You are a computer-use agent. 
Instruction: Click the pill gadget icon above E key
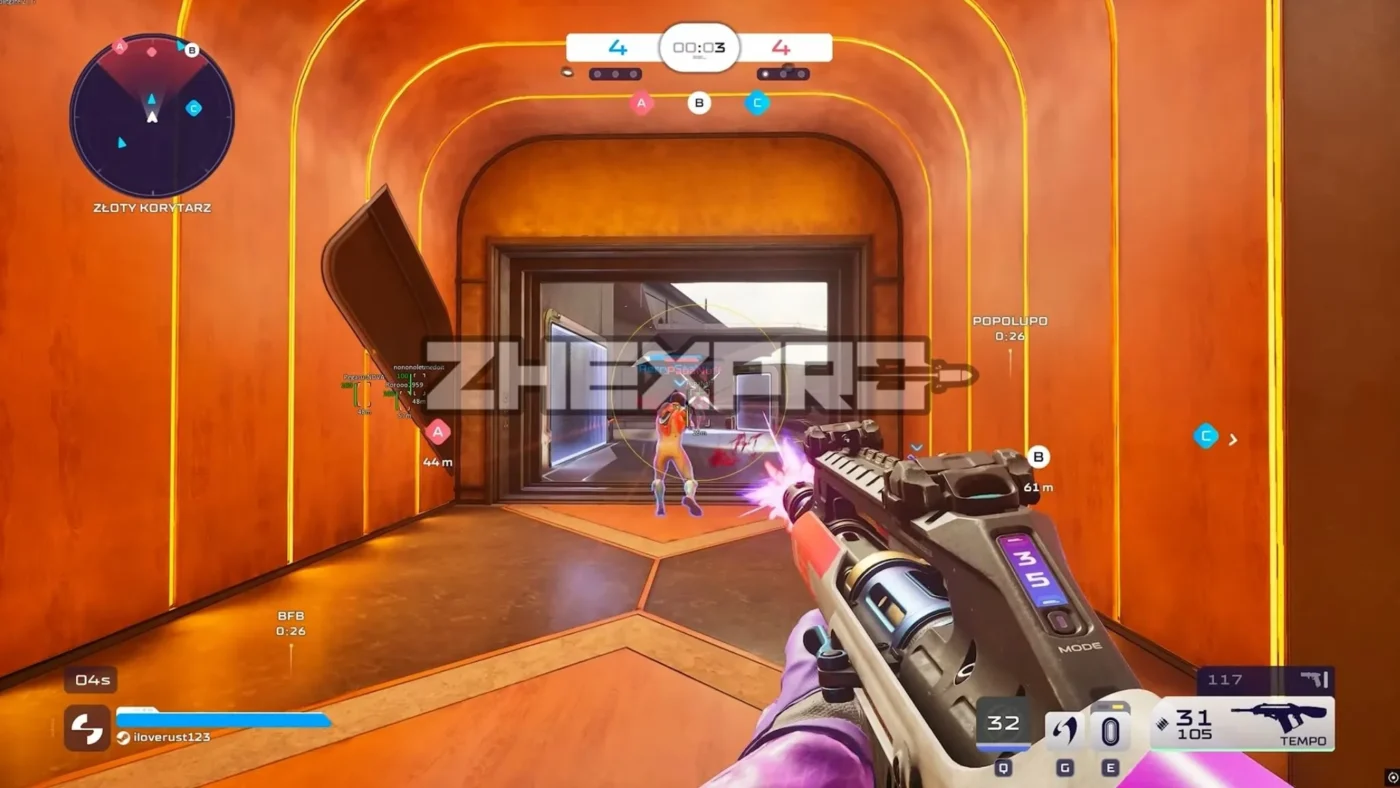point(1110,729)
